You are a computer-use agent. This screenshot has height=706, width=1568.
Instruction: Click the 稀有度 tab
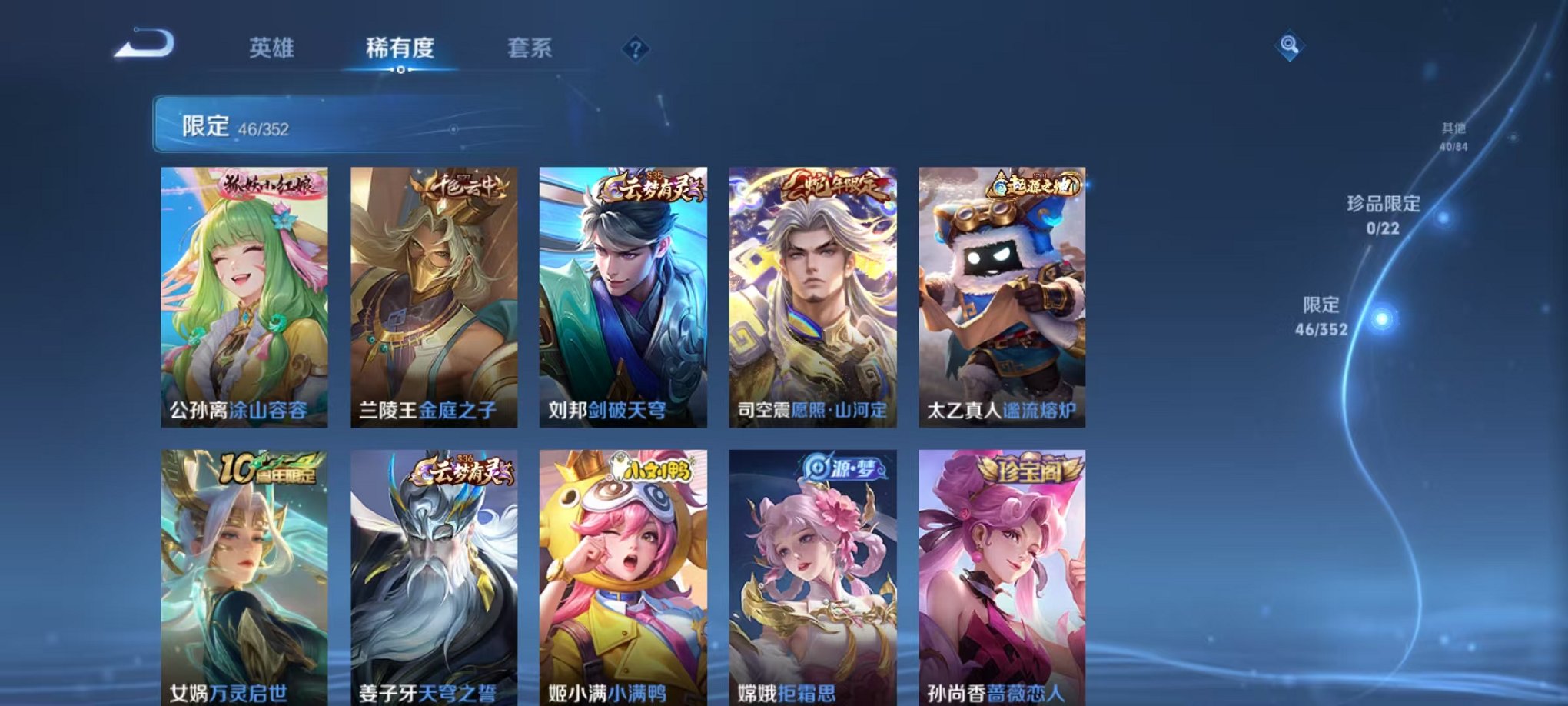tap(401, 48)
